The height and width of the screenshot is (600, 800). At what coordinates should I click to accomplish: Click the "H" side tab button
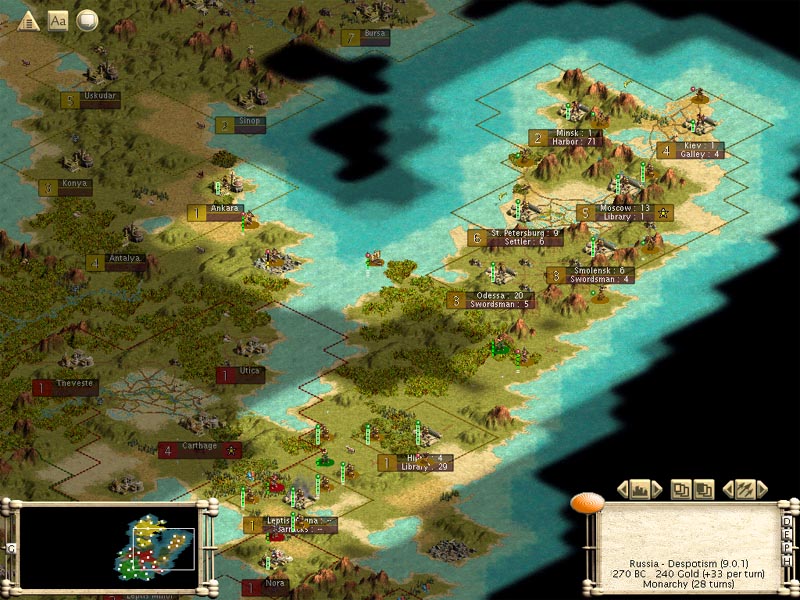click(x=787, y=562)
